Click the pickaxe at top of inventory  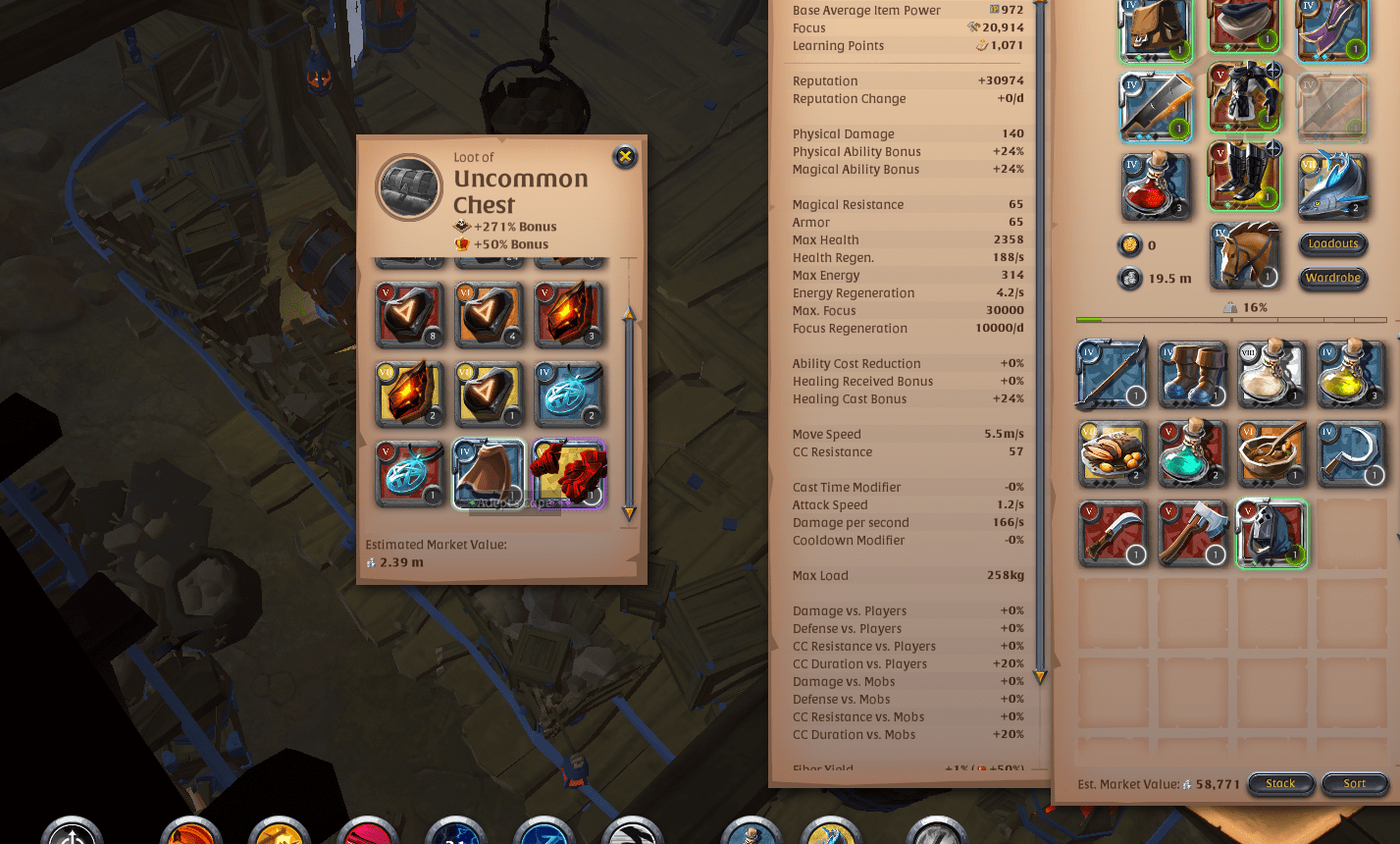coord(1114,373)
